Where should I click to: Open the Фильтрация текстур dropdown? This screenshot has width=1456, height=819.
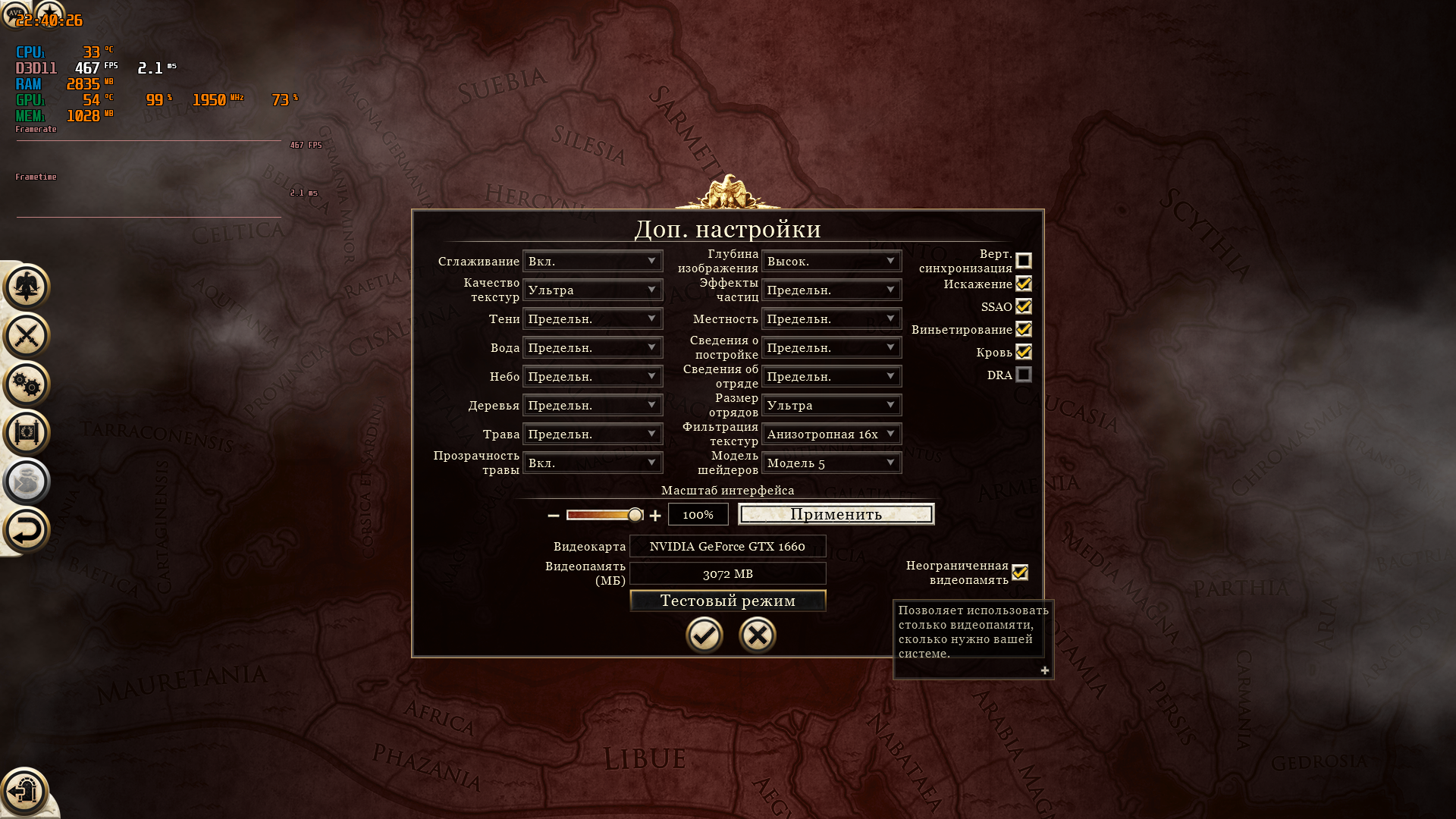(831, 434)
